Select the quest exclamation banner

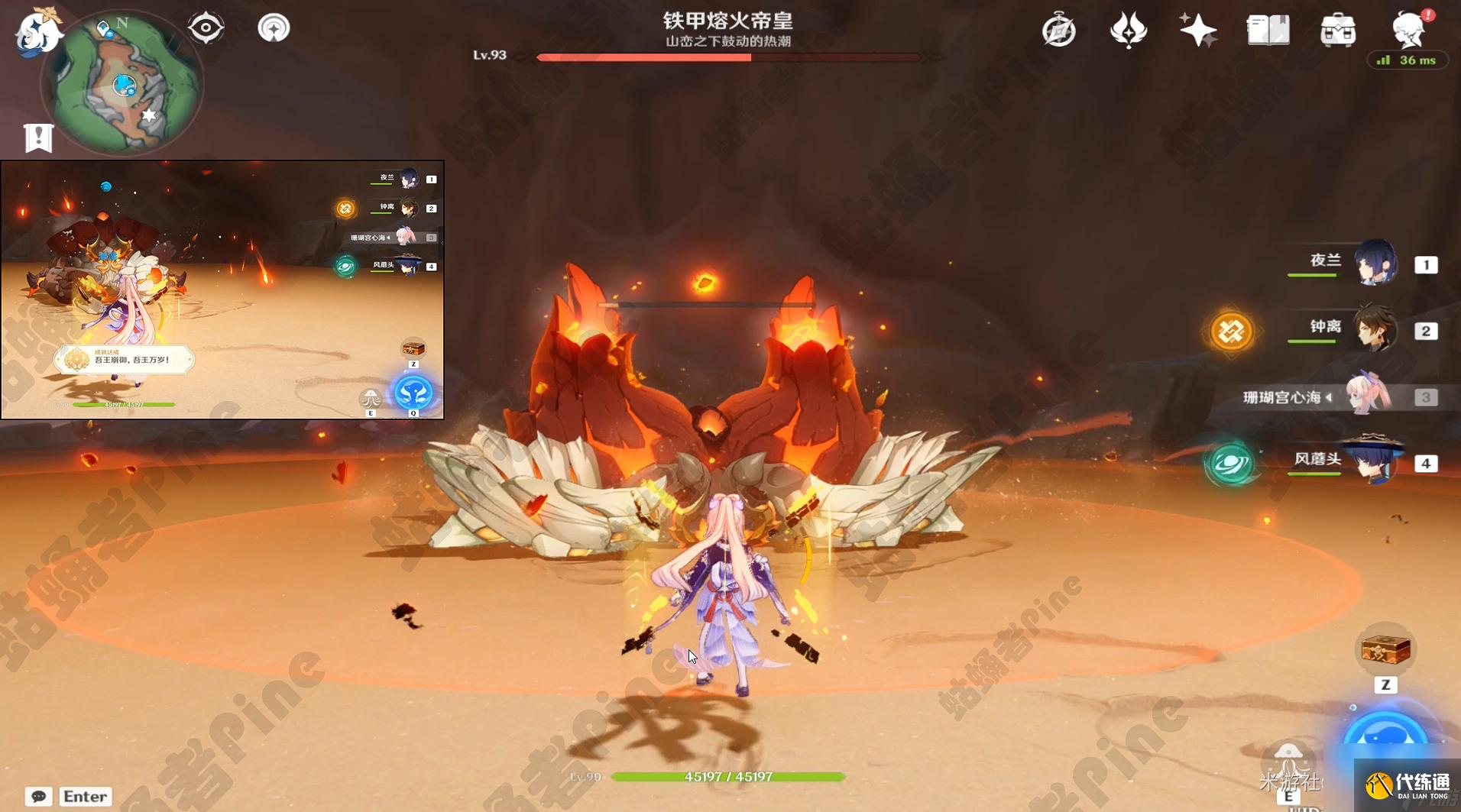[x=37, y=137]
